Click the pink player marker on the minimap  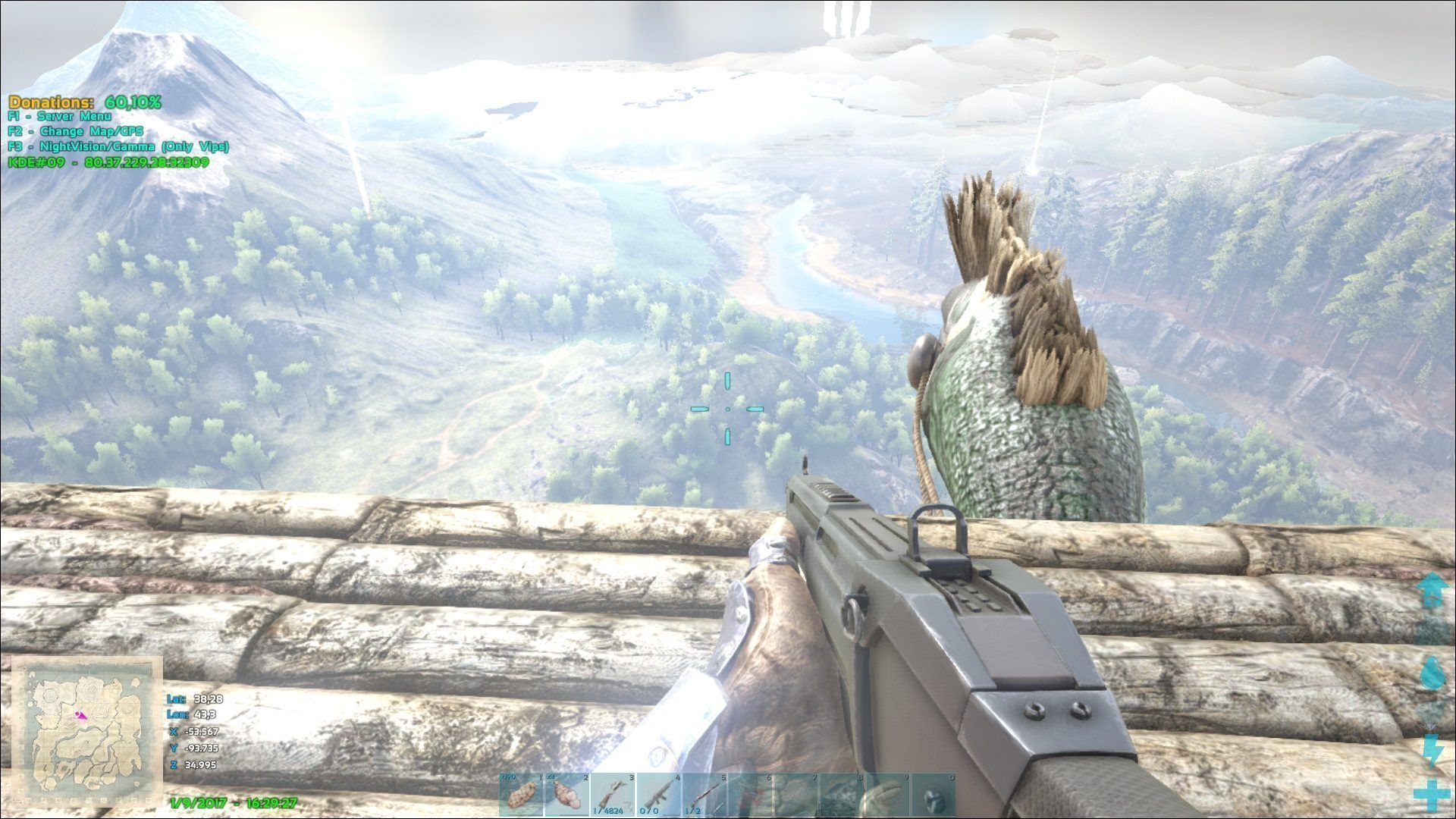80,714
